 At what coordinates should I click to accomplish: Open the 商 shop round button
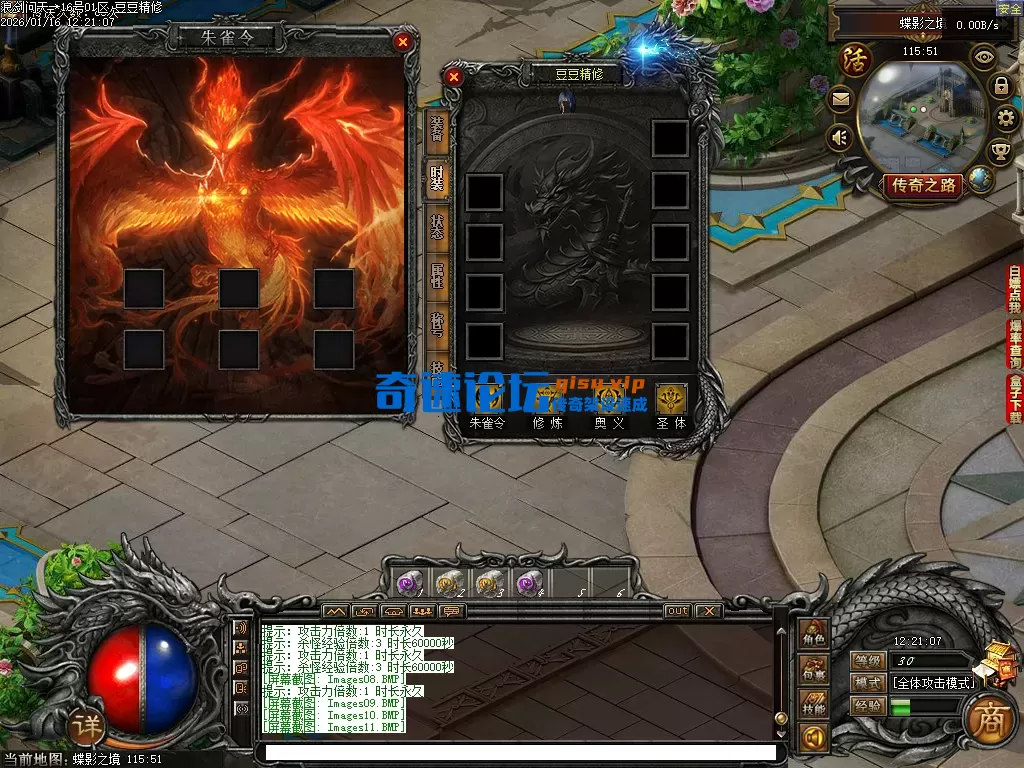pos(984,716)
